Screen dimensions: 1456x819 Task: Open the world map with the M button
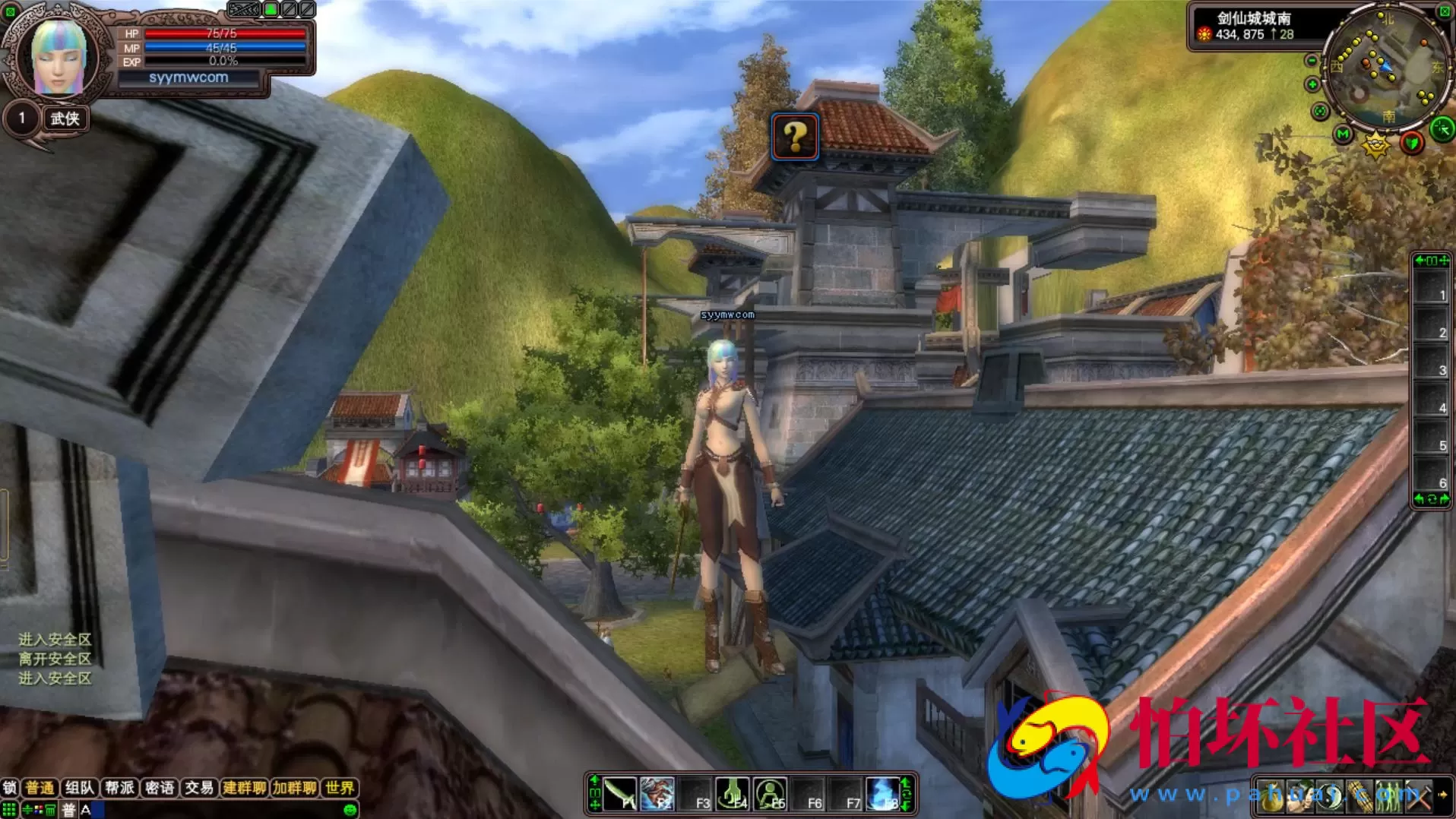[x=1343, y=134]
